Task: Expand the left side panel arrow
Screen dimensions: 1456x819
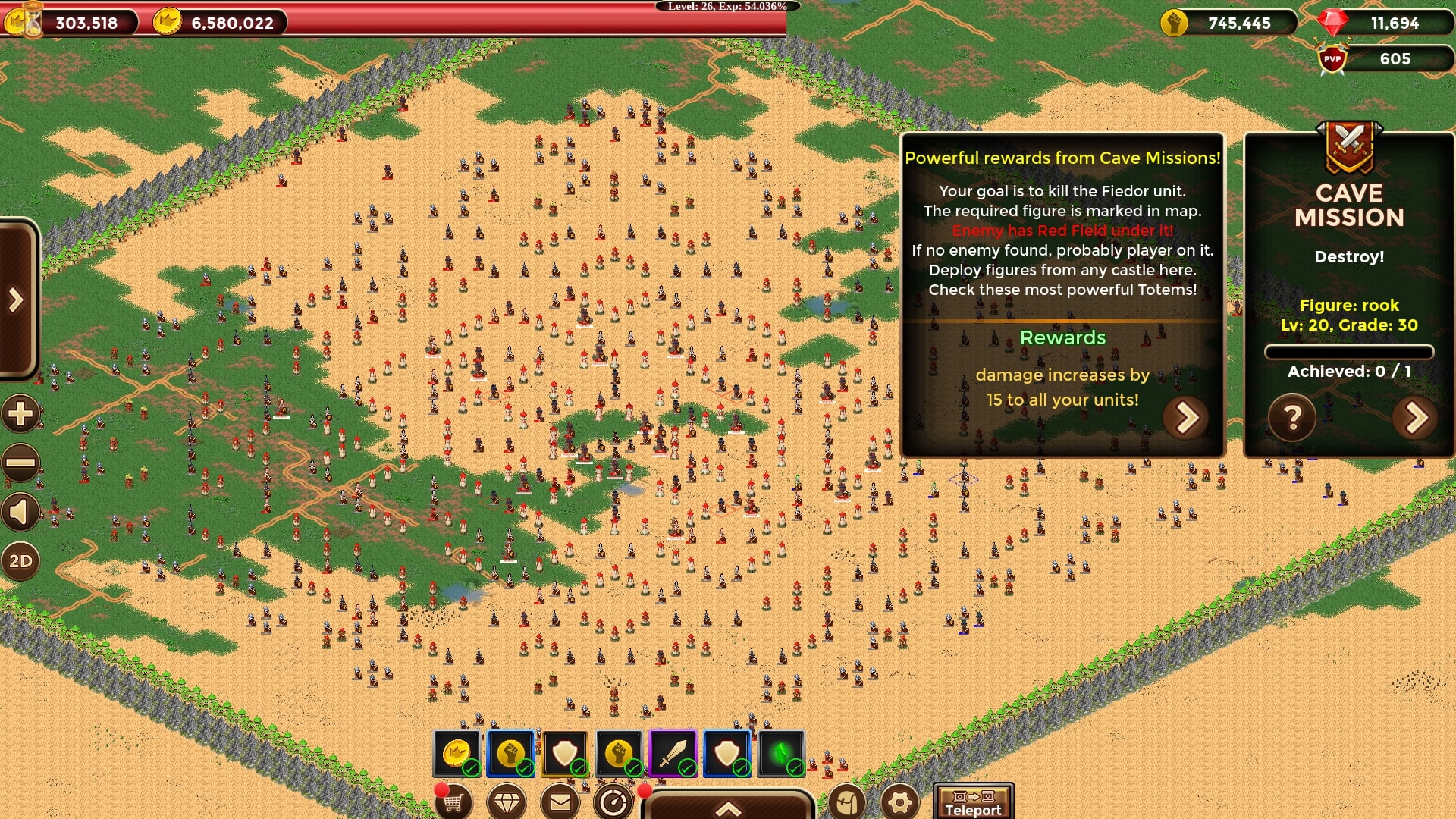Action: pos(17,300)
